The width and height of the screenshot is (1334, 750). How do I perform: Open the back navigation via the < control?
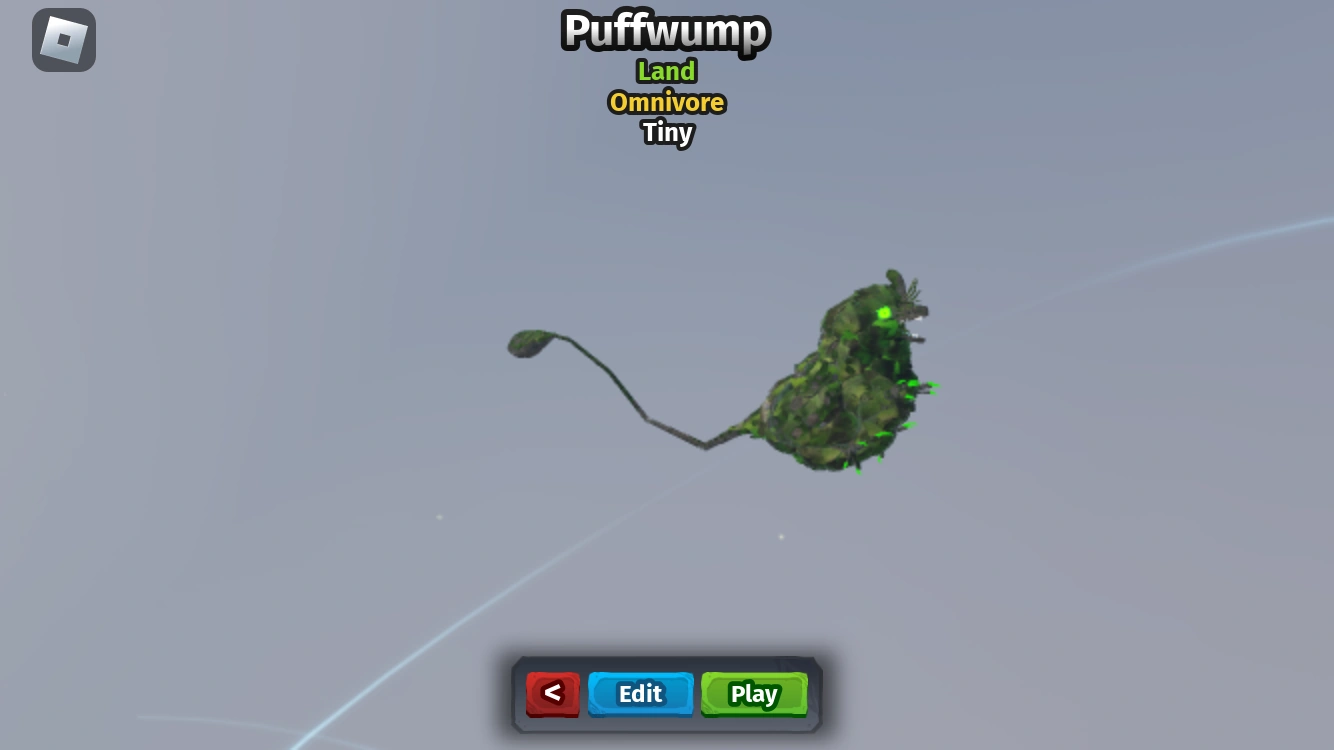click(x=552, y=693)
